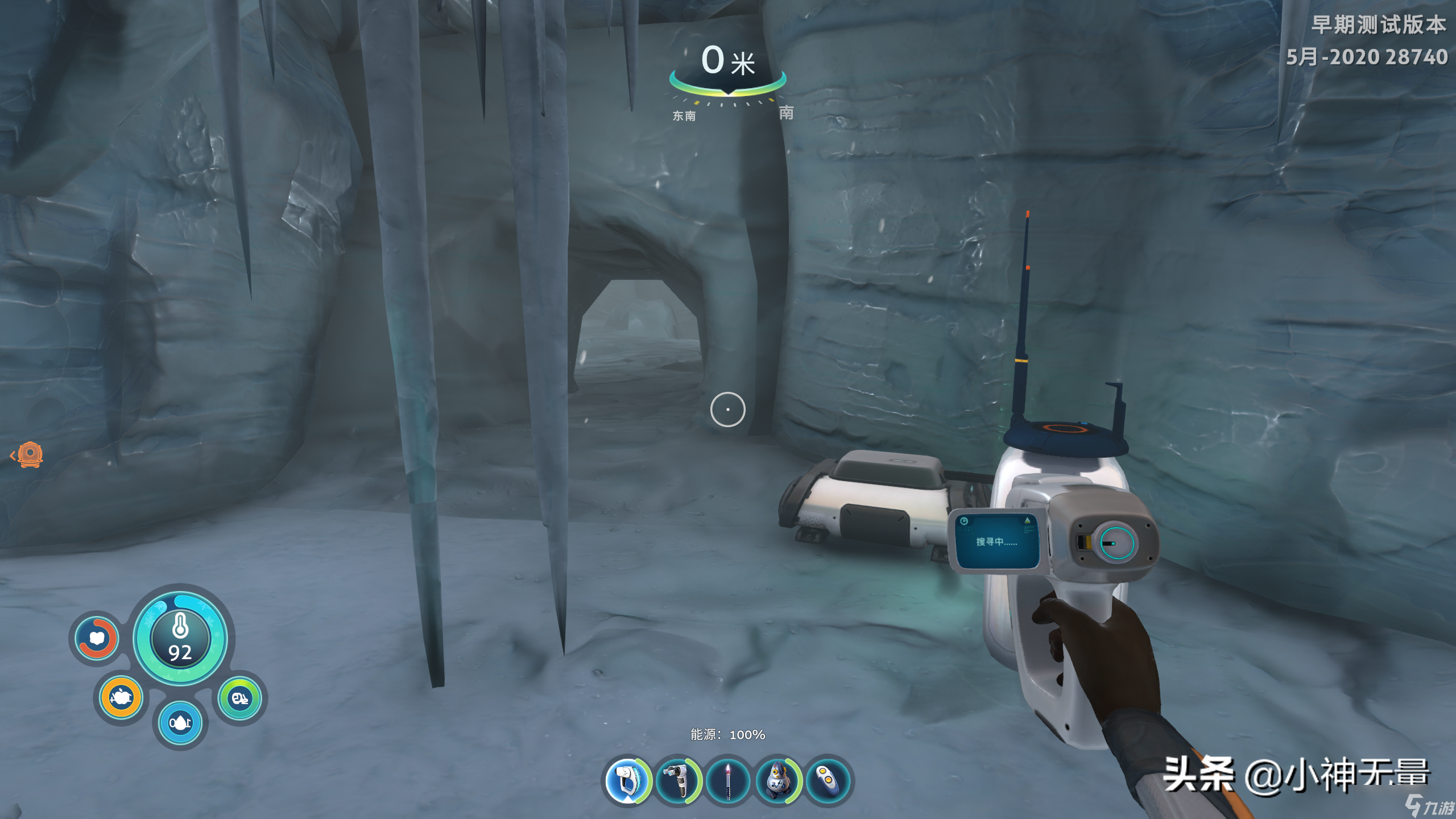Screen dimensions: 1456x819
Task: Equip the Spy Pengling remote control
Action: click(x=828, y=780)
